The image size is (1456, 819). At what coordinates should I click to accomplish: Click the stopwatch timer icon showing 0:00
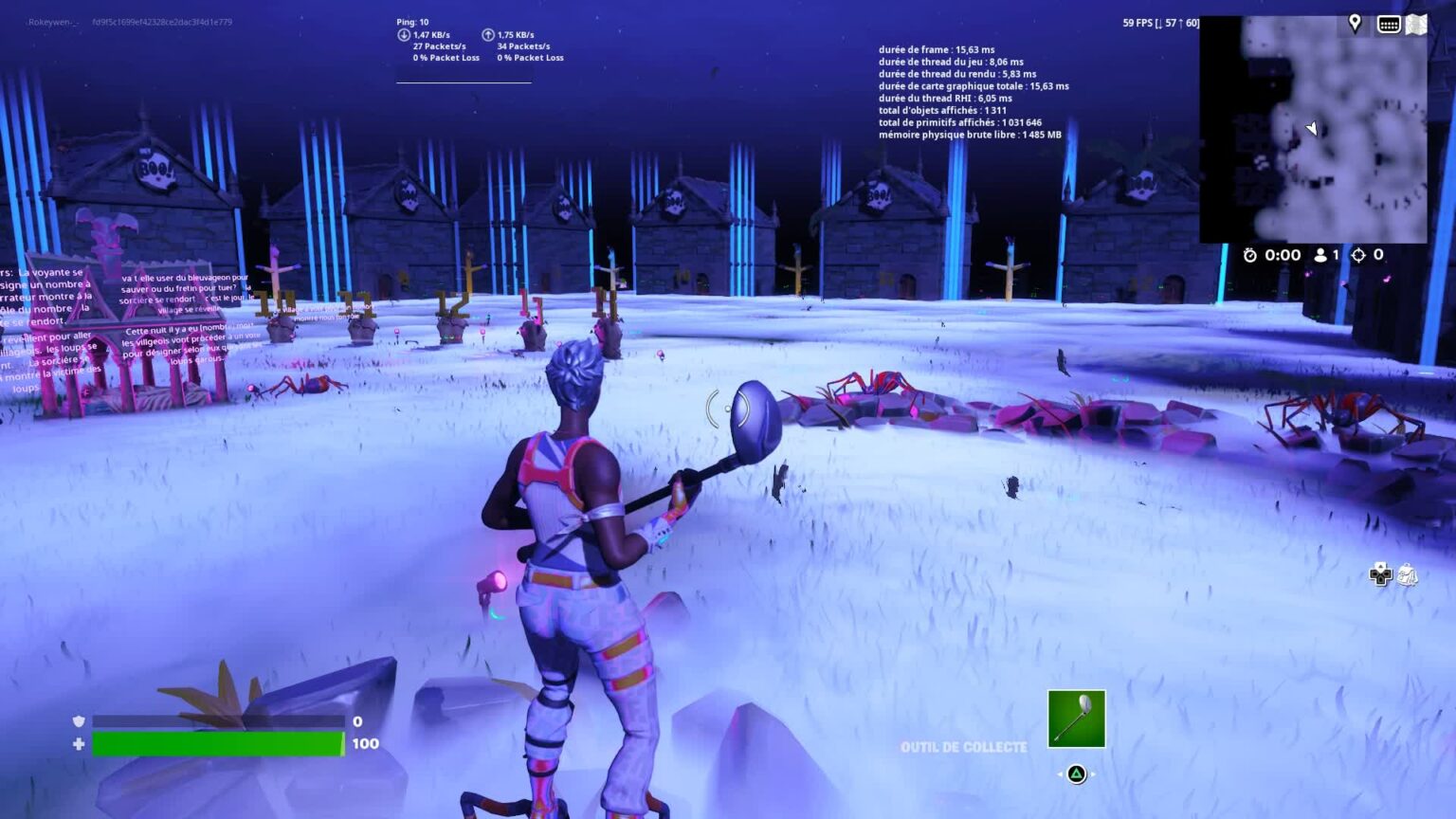1252,254
